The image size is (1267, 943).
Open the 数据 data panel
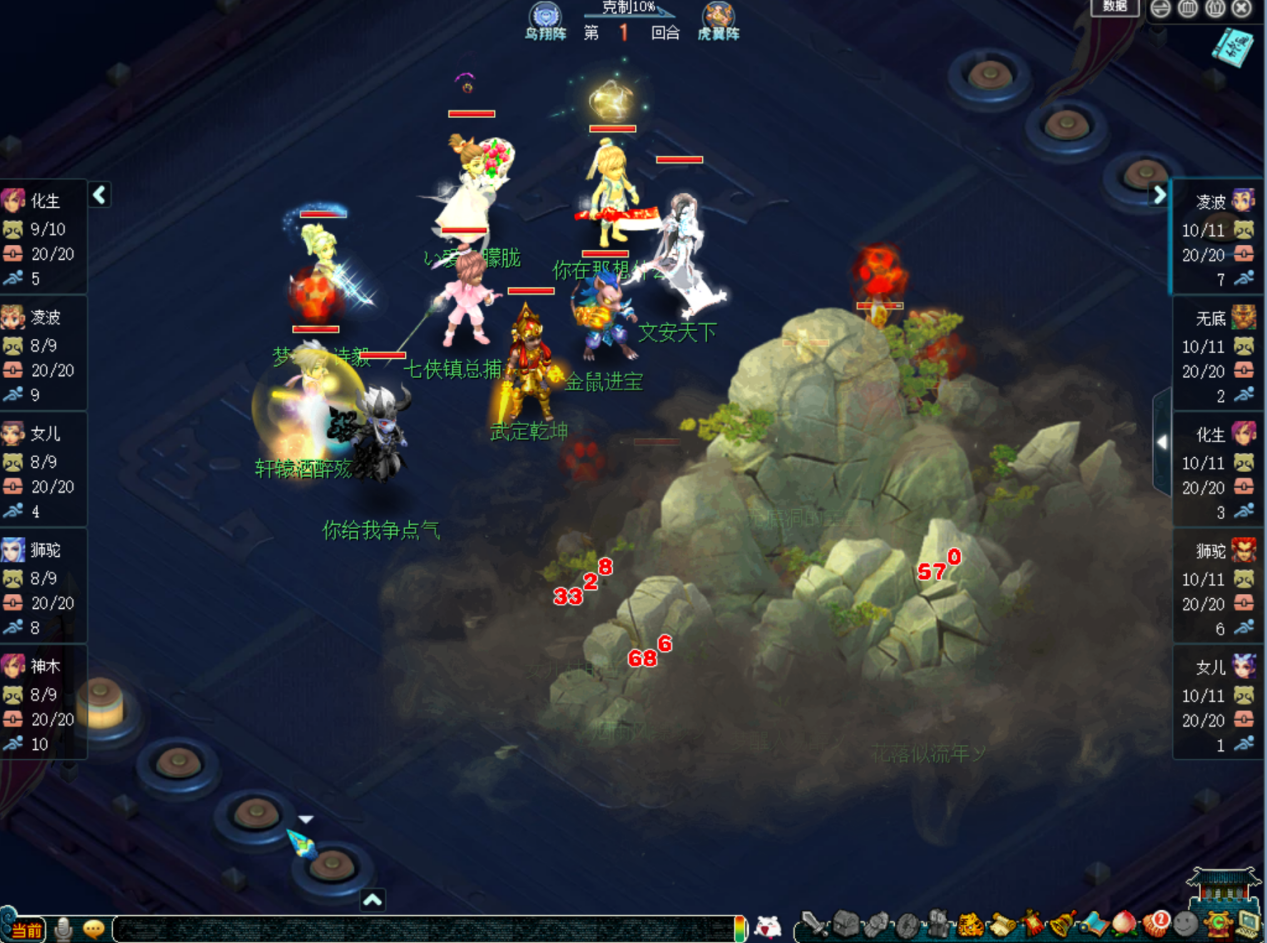click(1114, 7)
